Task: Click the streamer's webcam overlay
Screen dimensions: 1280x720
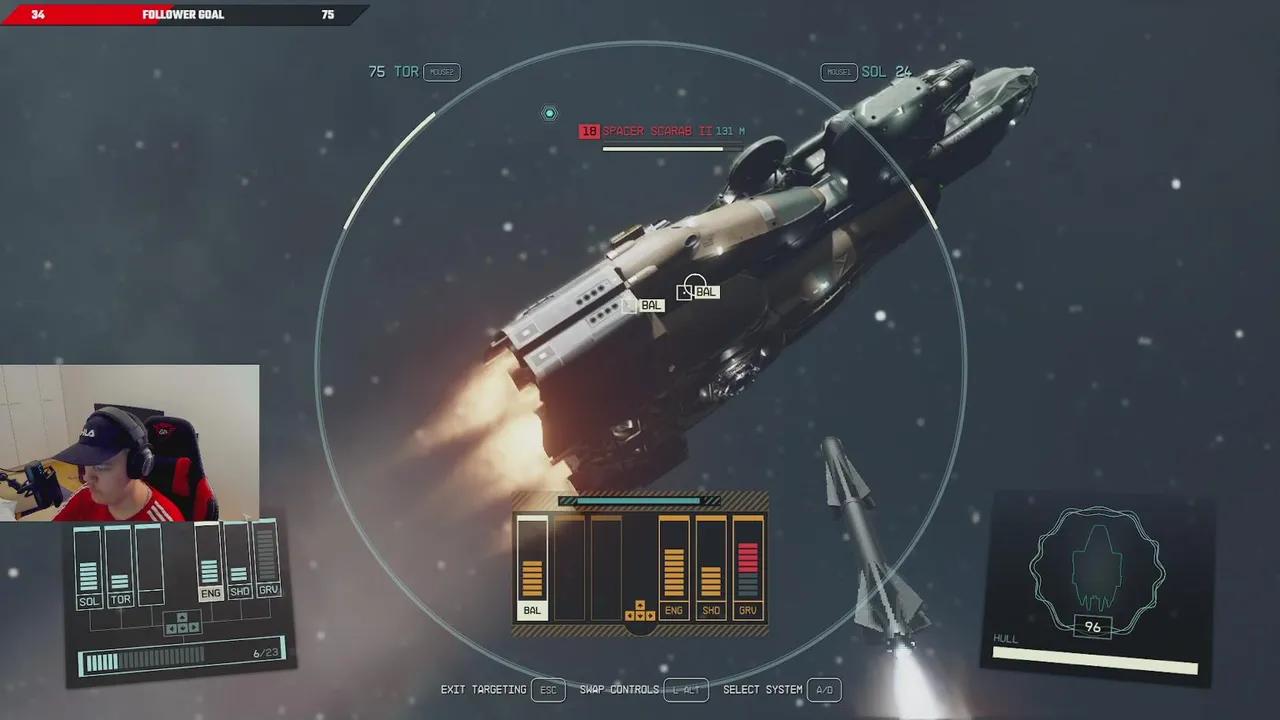Action: (130, 442)
